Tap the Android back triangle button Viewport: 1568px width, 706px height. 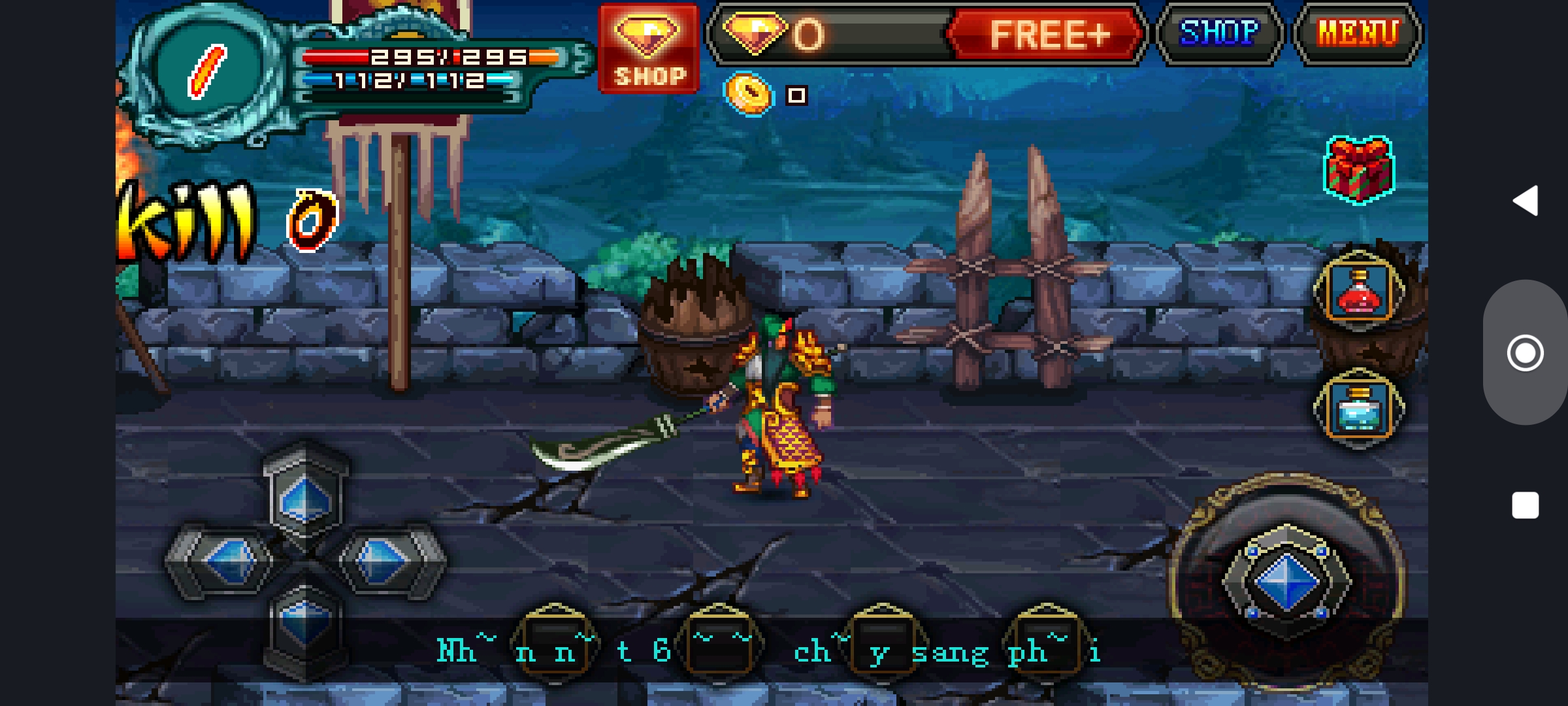tap(1526, 200)
